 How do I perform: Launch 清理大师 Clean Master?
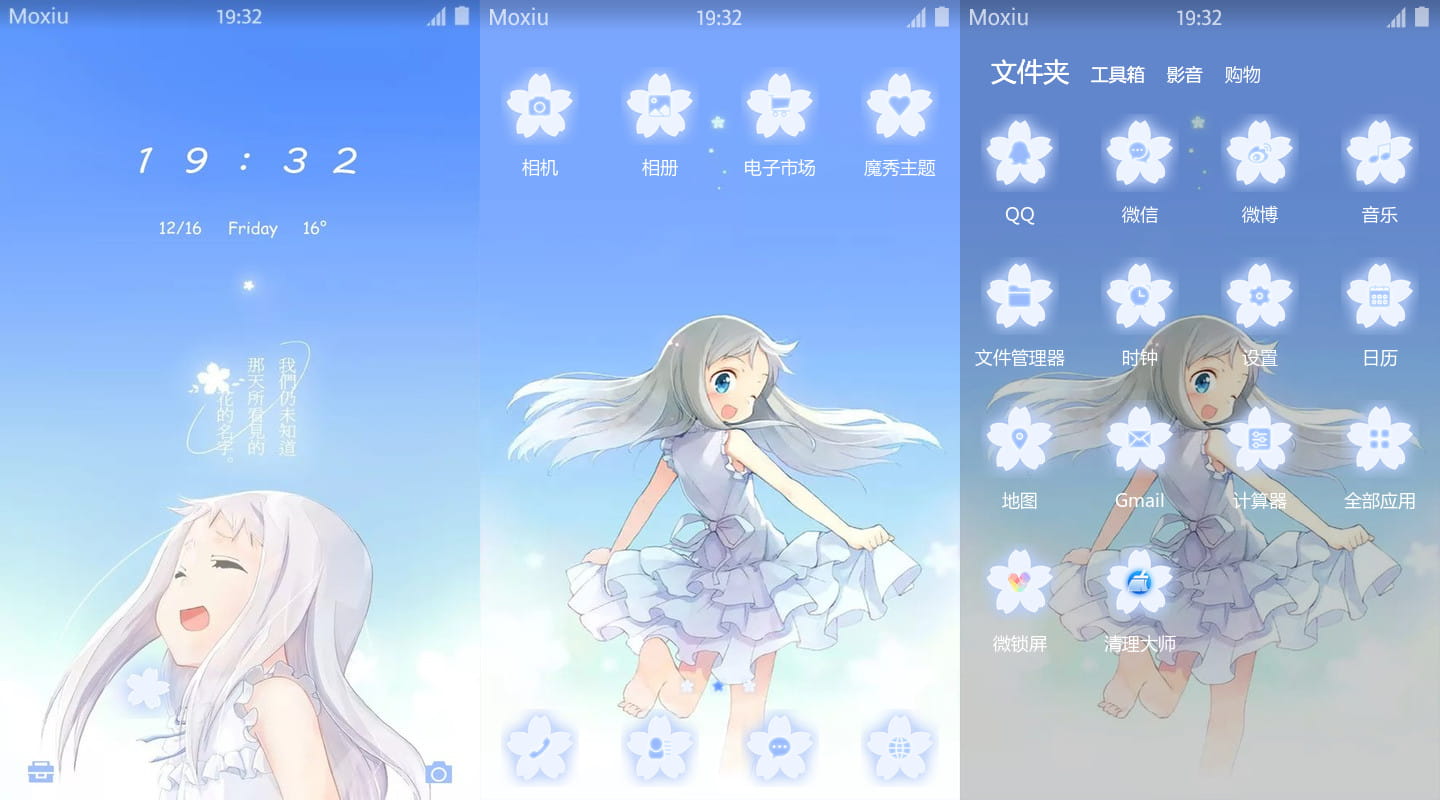1139,580
